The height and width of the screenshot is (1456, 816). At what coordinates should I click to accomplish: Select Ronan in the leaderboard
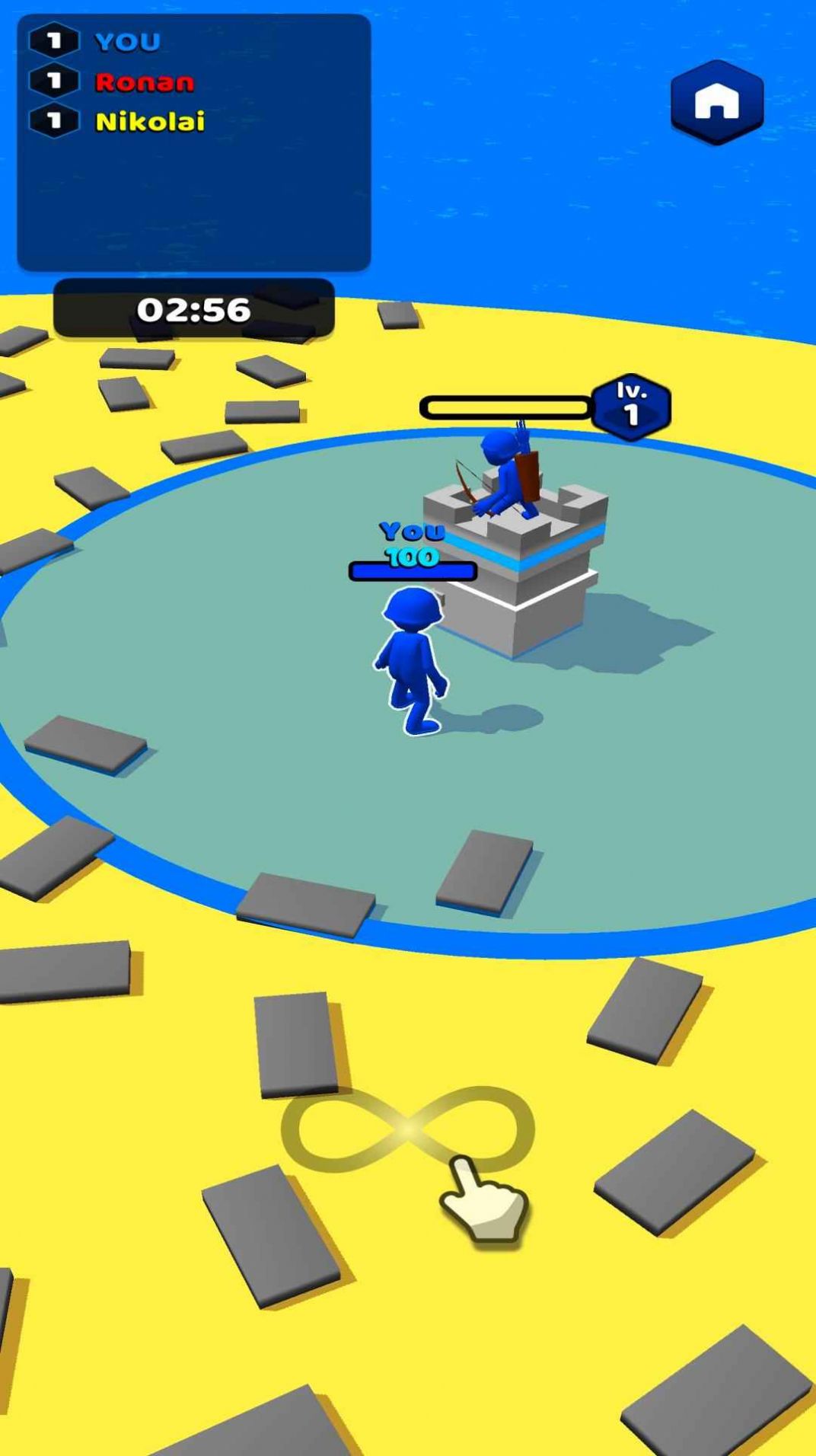pyautogui.click(x=144, y=81)
